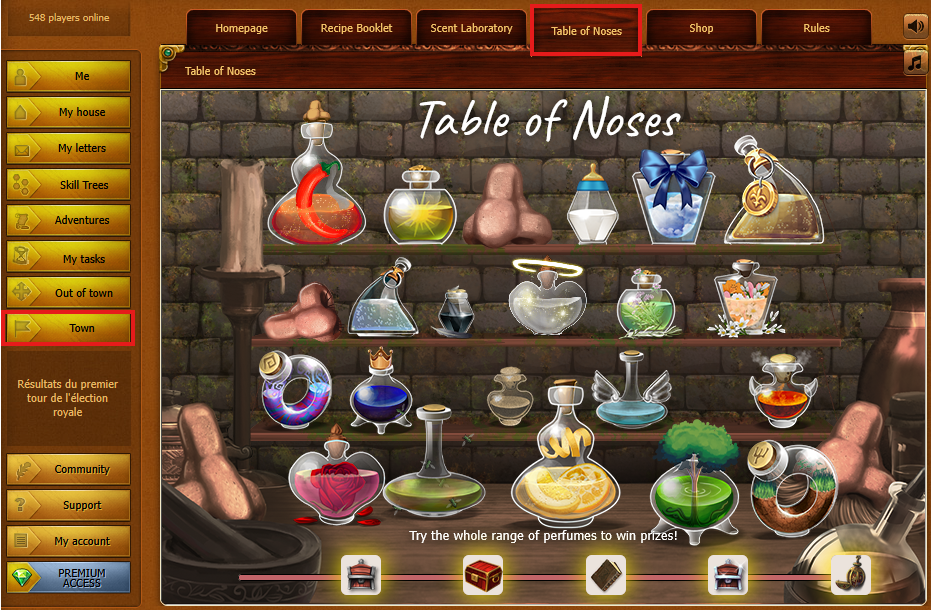Open the Homepage tab
This screenshot has height=610, width=931.
pos(241,28)
